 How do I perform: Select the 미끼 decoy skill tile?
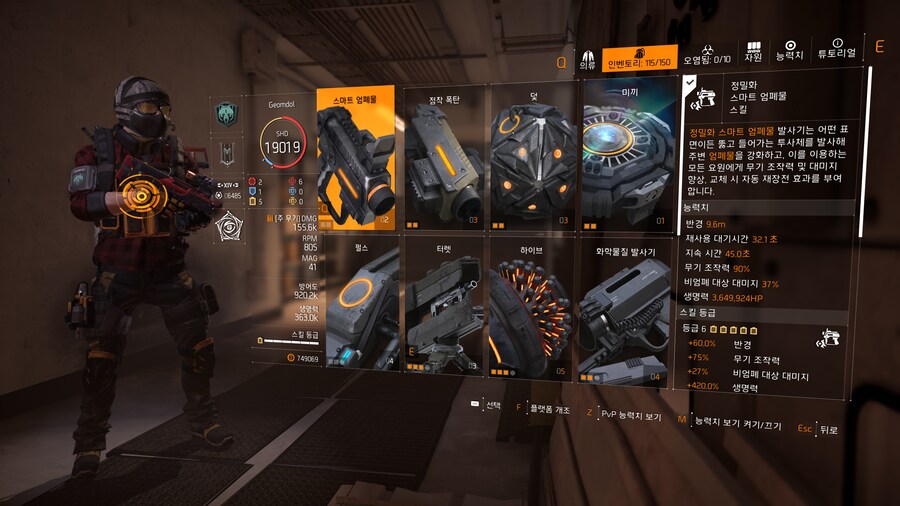pyautogui.click(x=629, y=158)
